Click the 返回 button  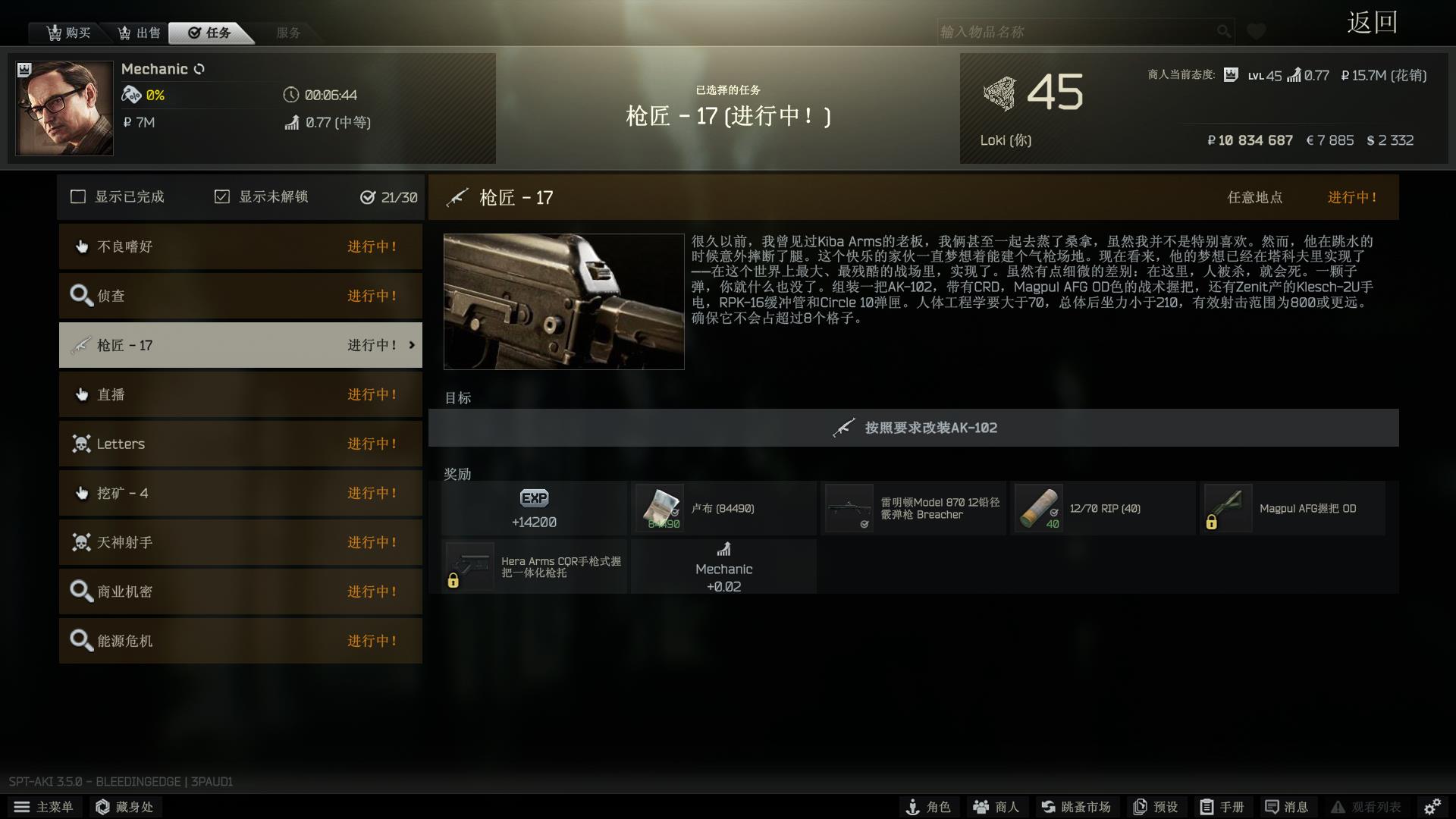click(x=1372, y=23)
